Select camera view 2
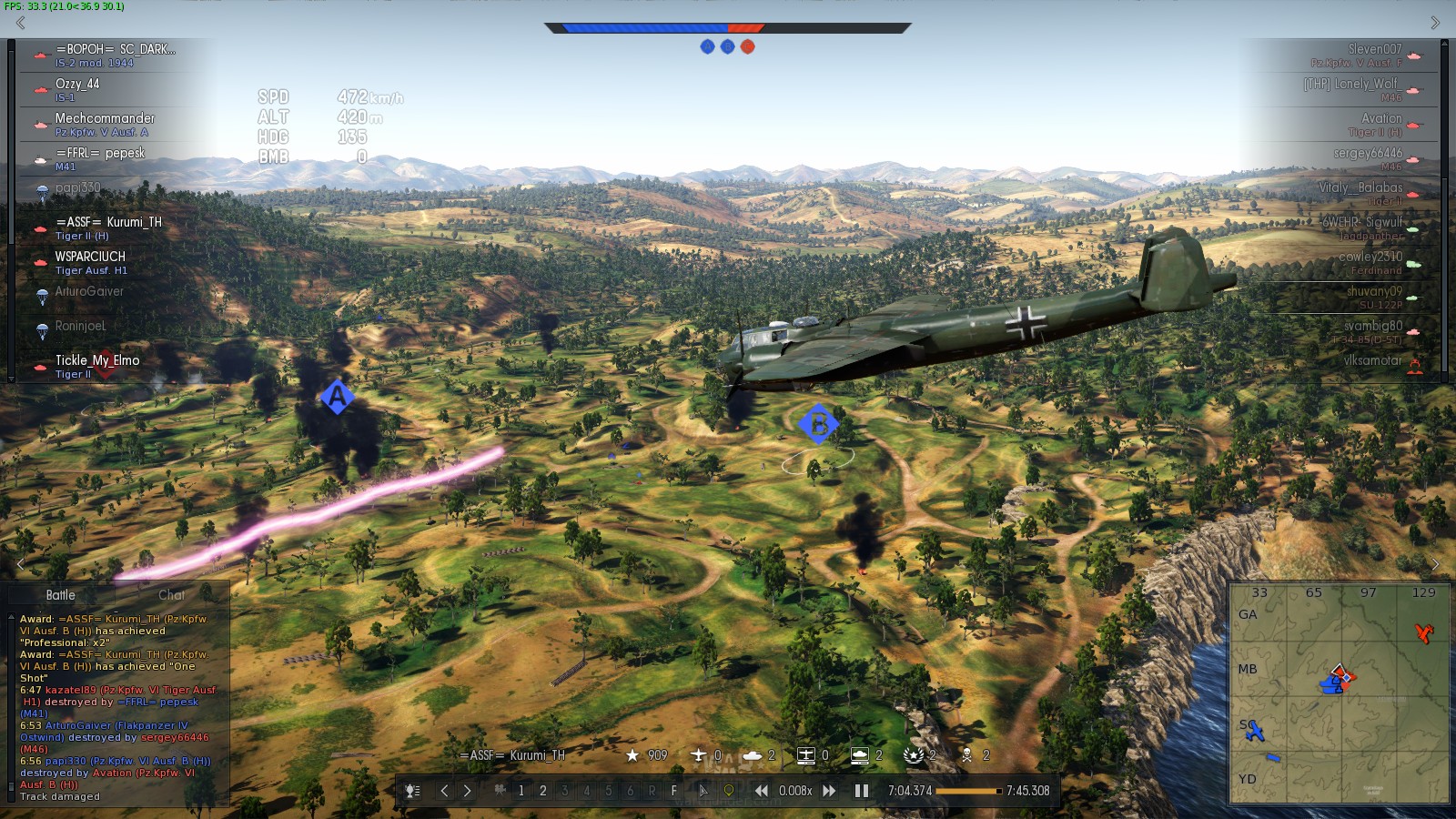 point(543,791)
